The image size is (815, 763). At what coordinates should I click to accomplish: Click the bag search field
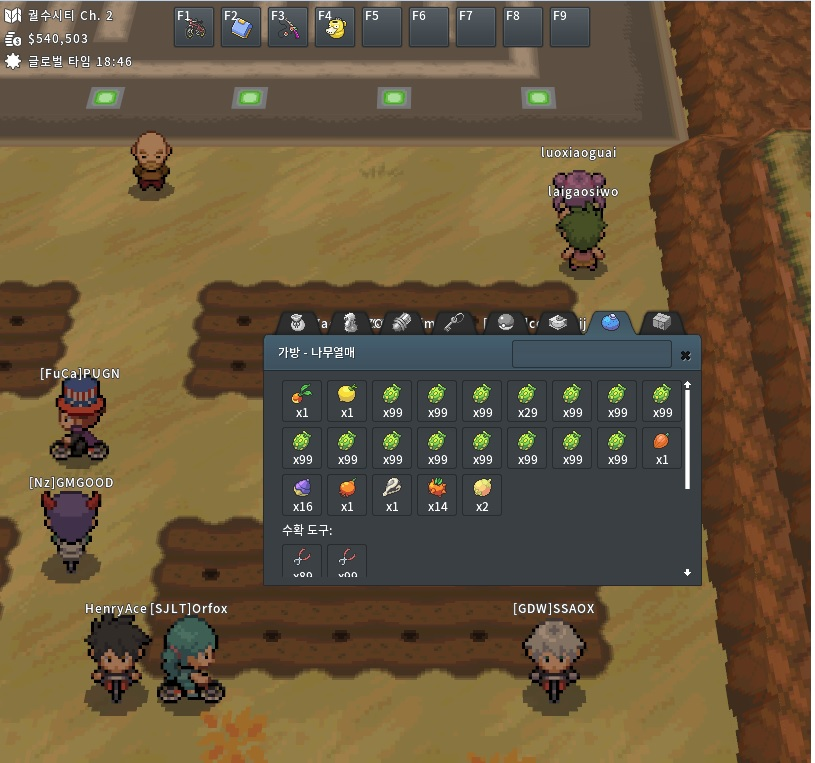point(591,354)
